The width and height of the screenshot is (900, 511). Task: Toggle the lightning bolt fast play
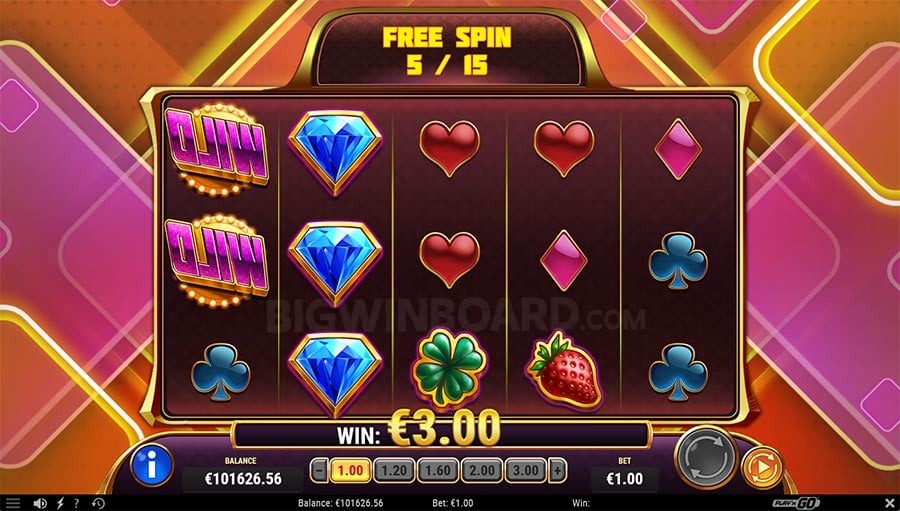[x=60, y=502]
